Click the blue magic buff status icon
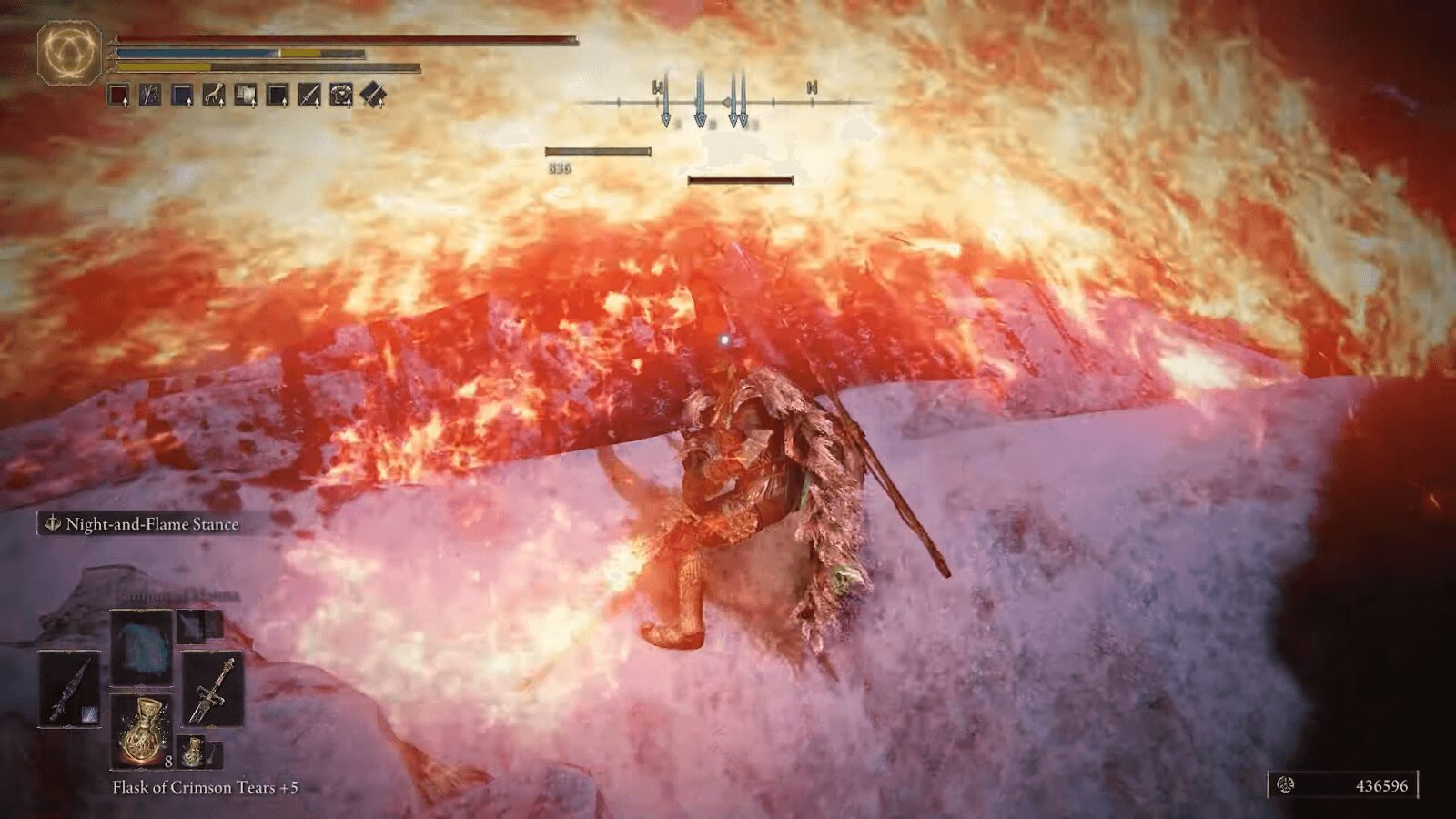The image size is (1456, 819). tap(180, 93)
